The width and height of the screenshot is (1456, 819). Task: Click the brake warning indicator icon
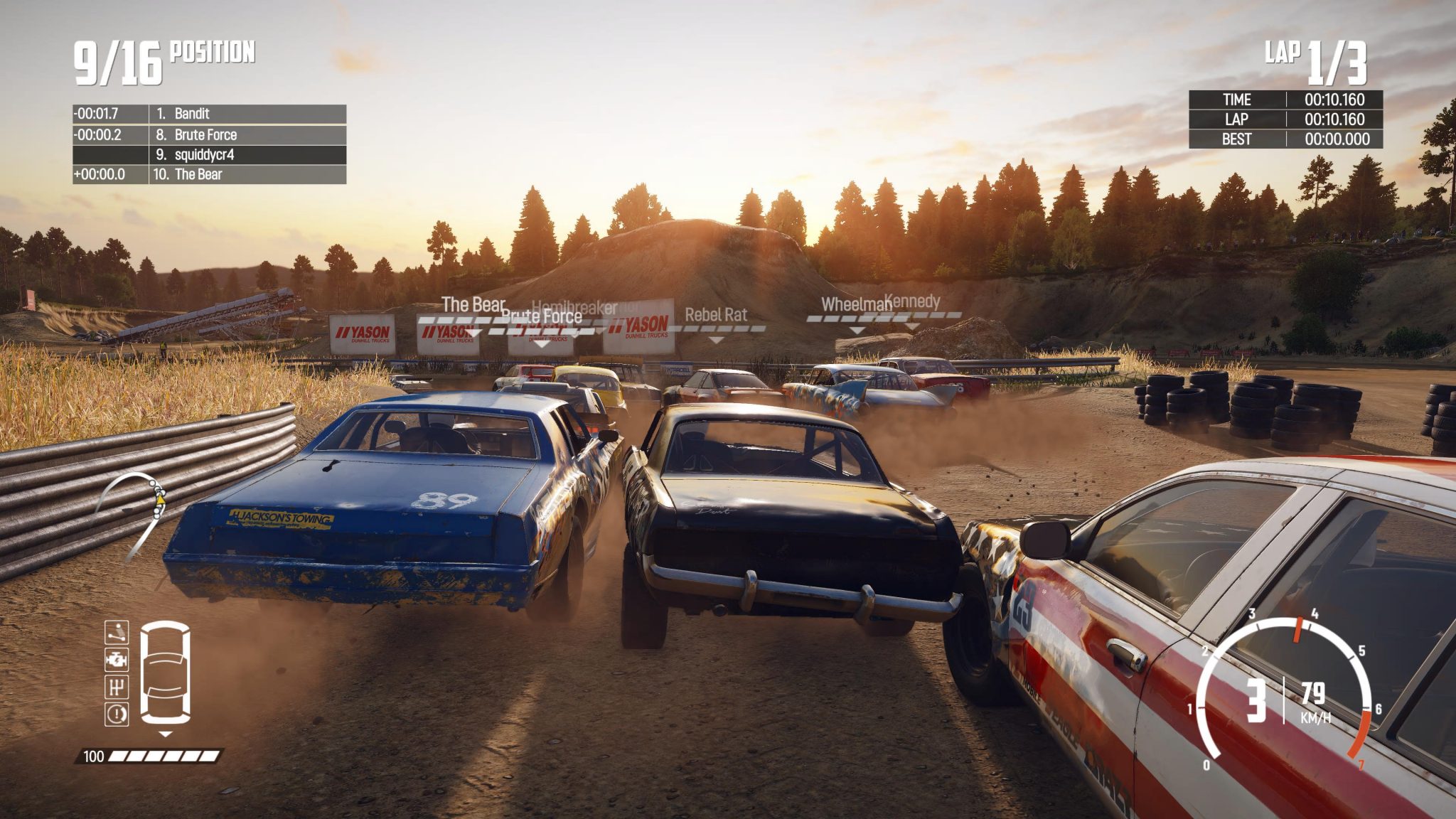(117, 713)
